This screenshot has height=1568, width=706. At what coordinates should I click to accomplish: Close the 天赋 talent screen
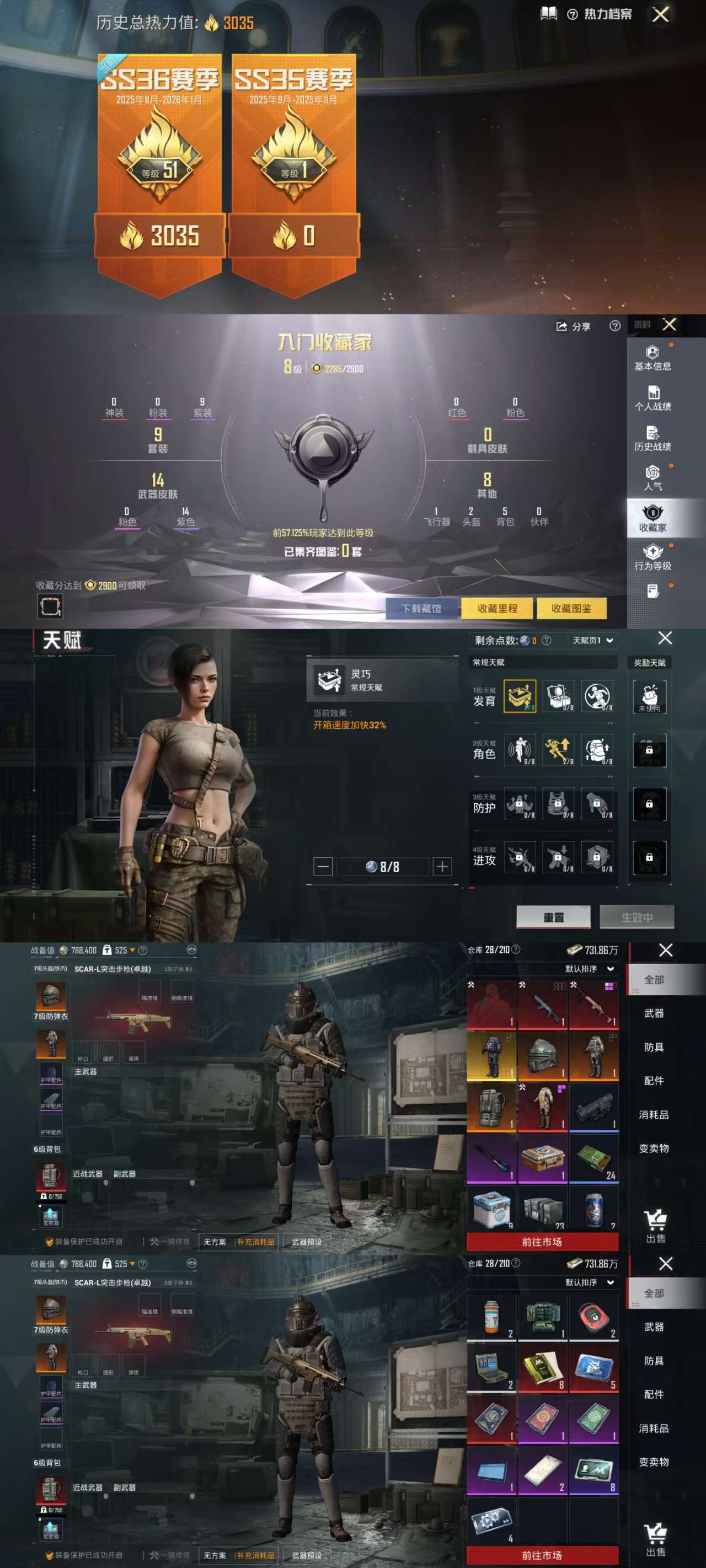tap(665, 638)
